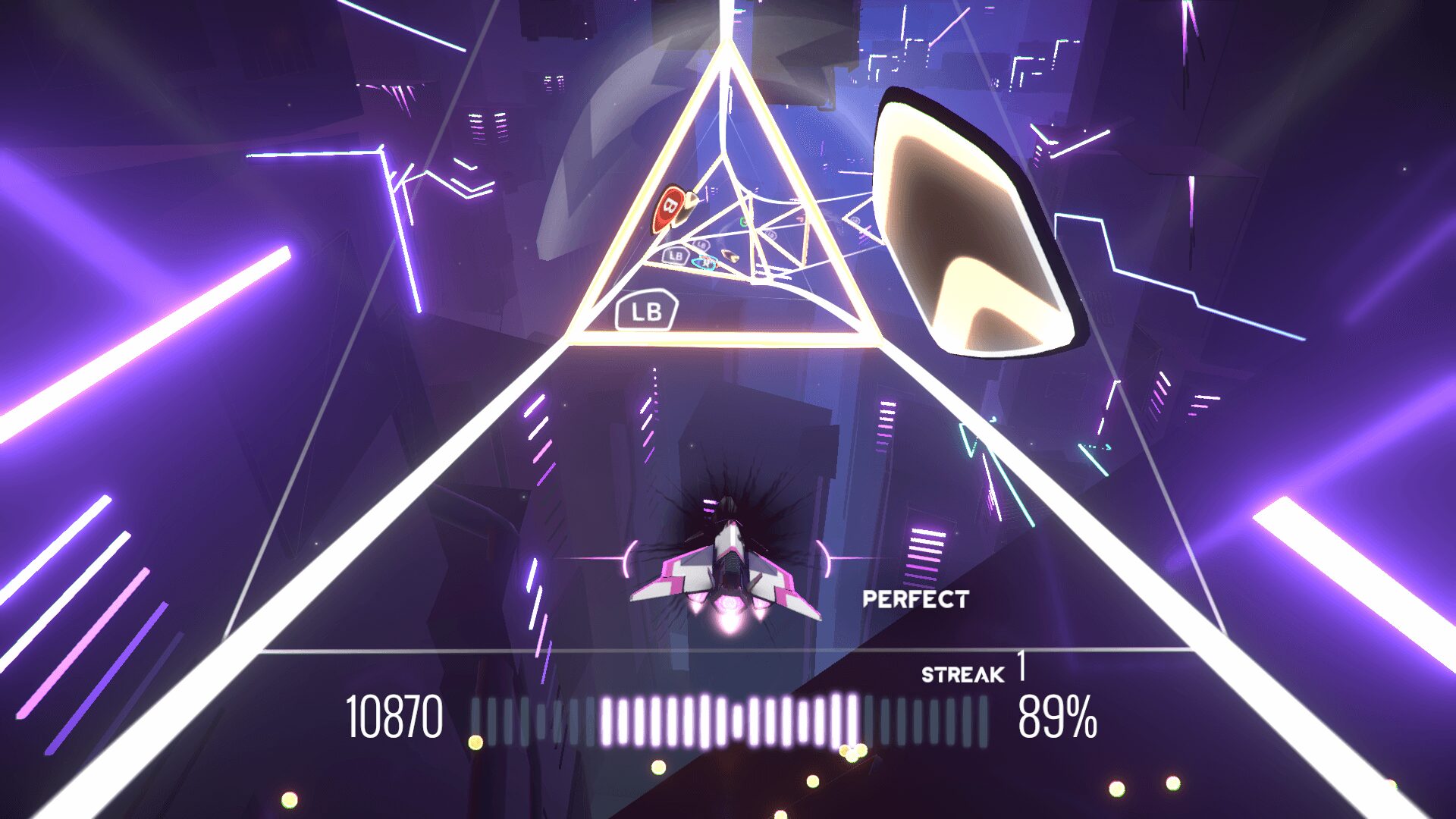1456x819 pixels.
Task: Click the cyan-outlined note near the track center
Action: pyautogui.click(x=704, y=263)
